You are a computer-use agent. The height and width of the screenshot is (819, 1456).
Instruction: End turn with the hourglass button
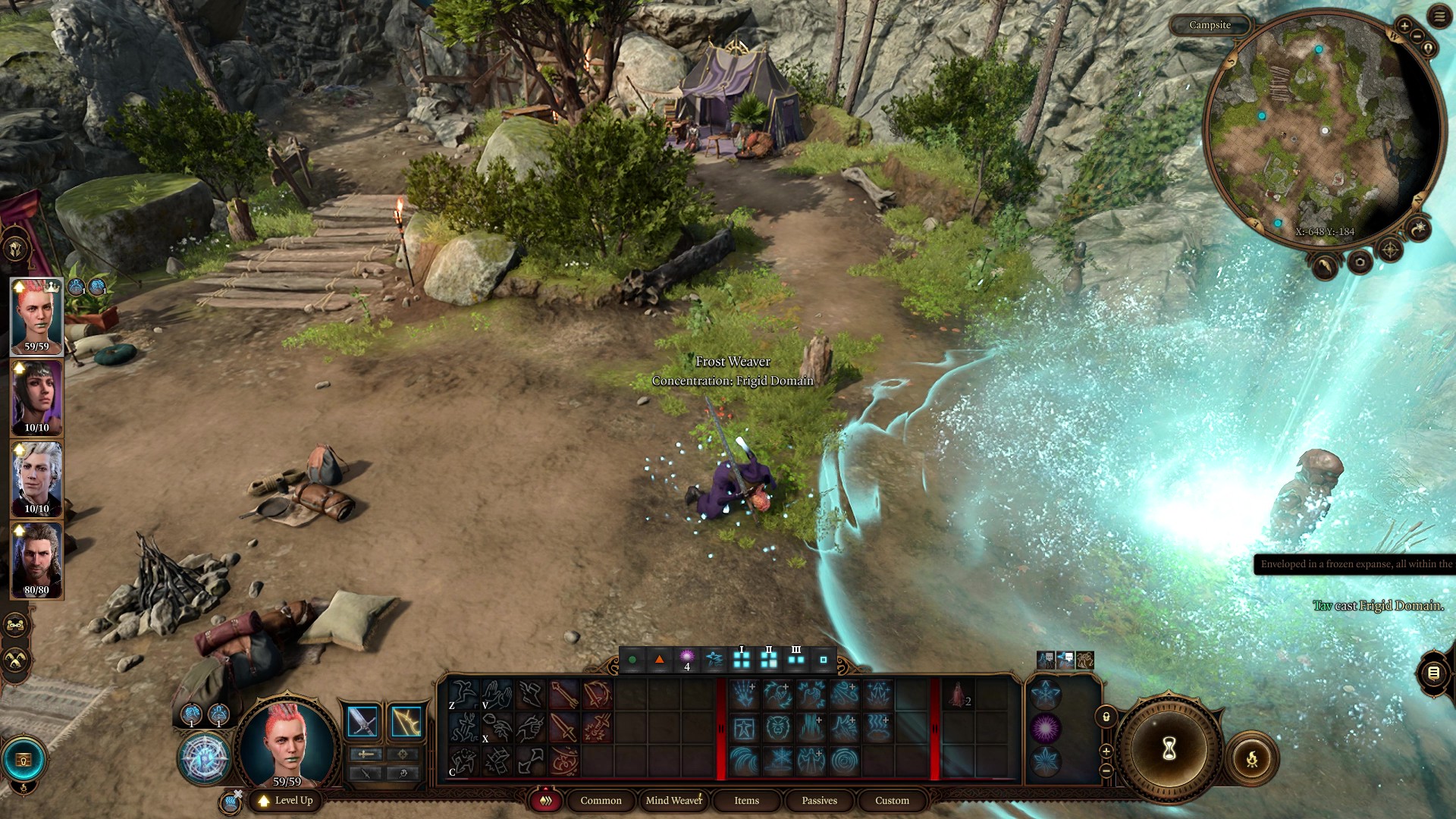(x=1169, y=749)
